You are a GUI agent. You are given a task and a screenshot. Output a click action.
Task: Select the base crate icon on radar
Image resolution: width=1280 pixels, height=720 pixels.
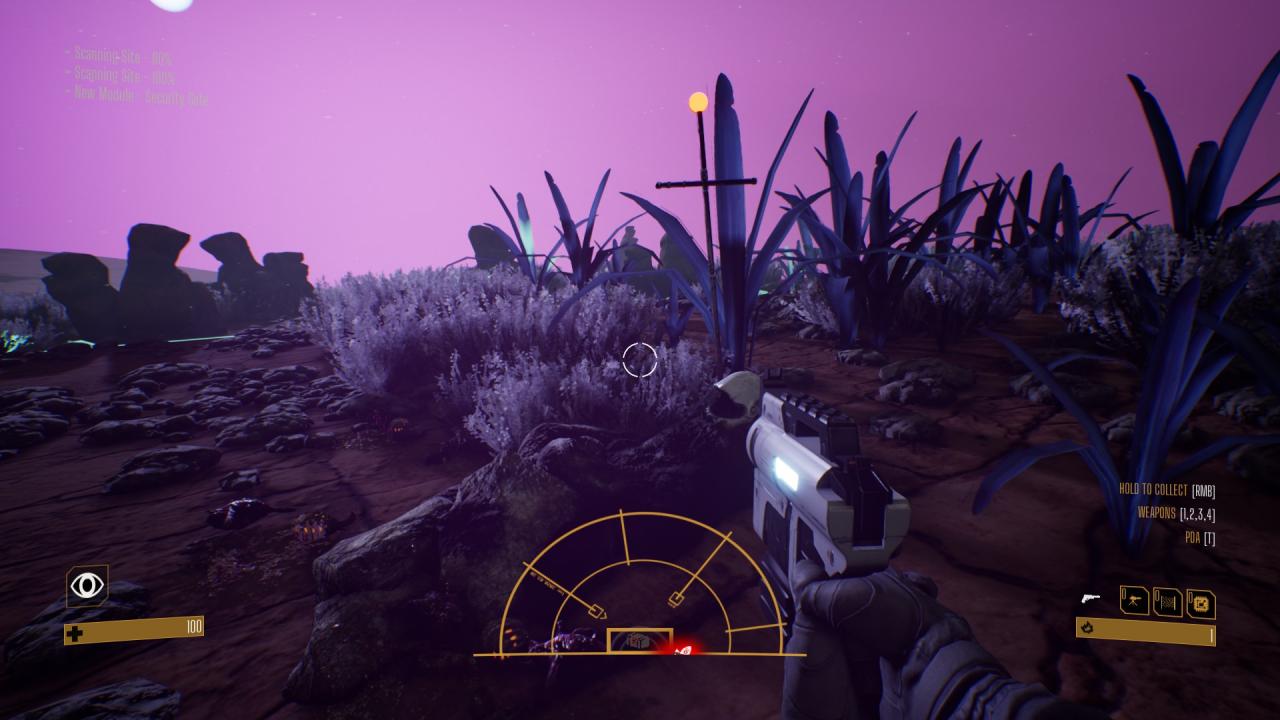click(640, 641)
